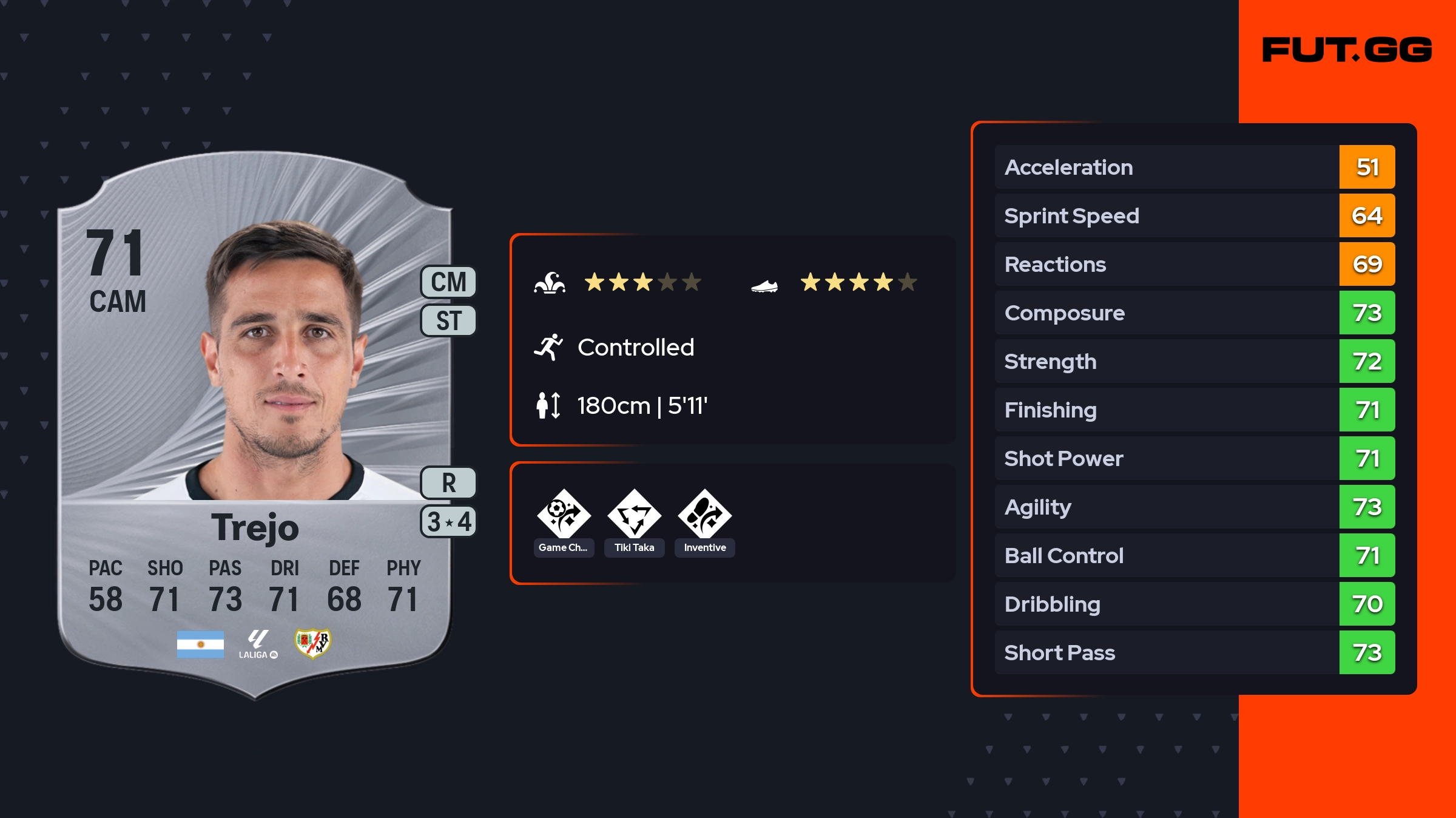Select the Game Changer playstyle icon

coord(564,515)
